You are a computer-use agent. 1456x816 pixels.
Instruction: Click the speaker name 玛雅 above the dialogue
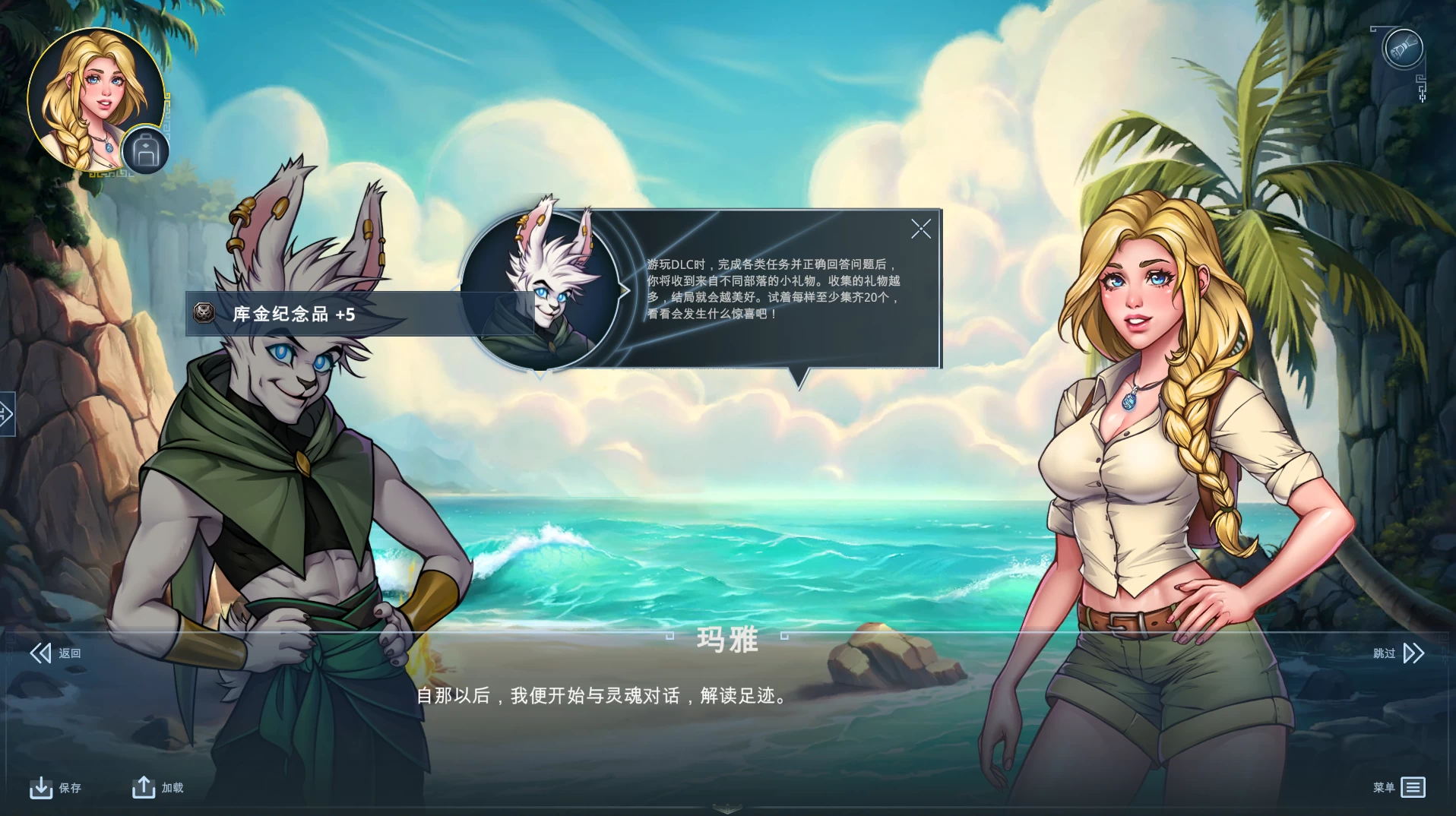pos(727,640)
